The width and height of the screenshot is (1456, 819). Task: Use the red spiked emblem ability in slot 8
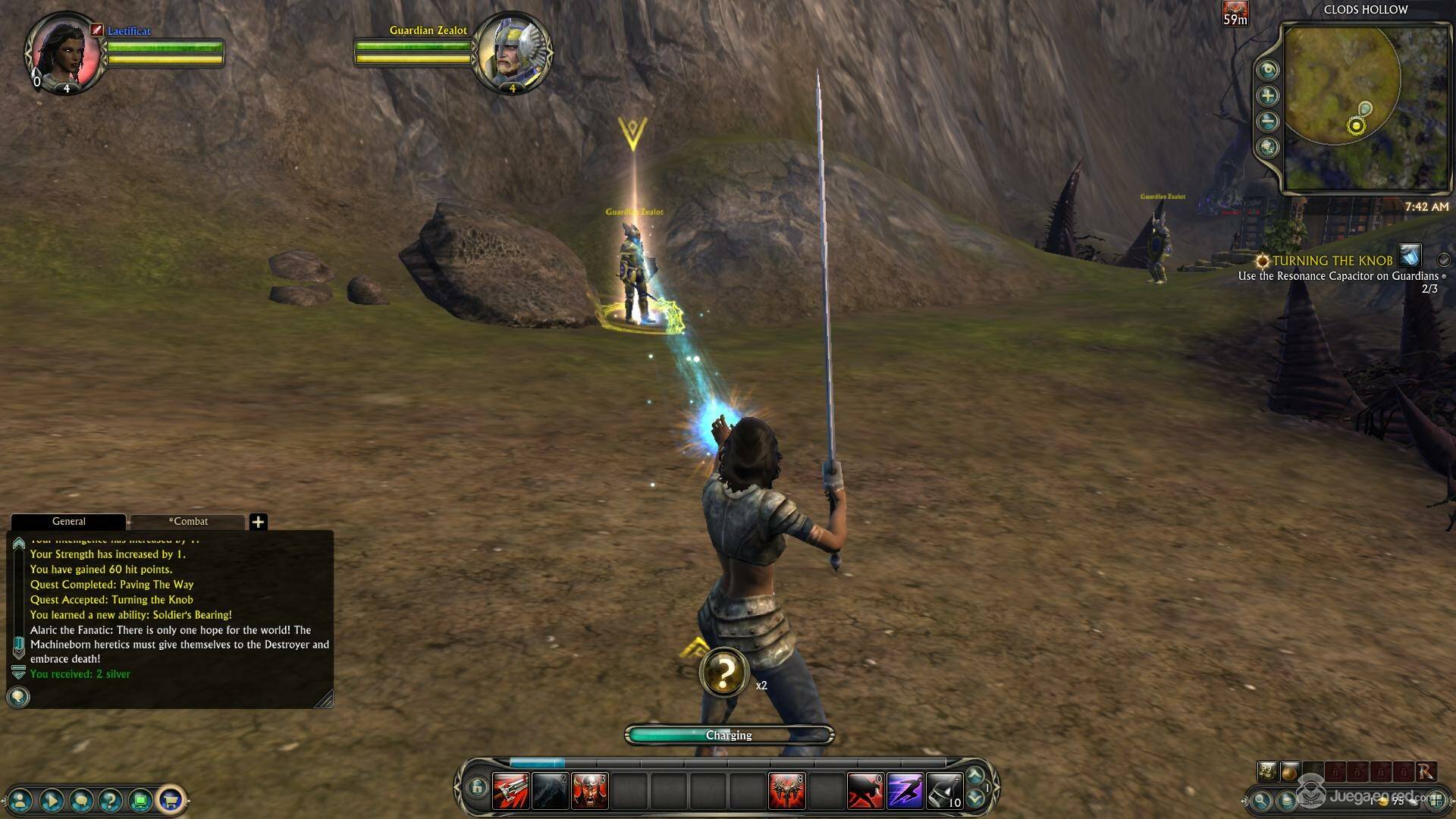pyautogui.click(x=786, y=791)
